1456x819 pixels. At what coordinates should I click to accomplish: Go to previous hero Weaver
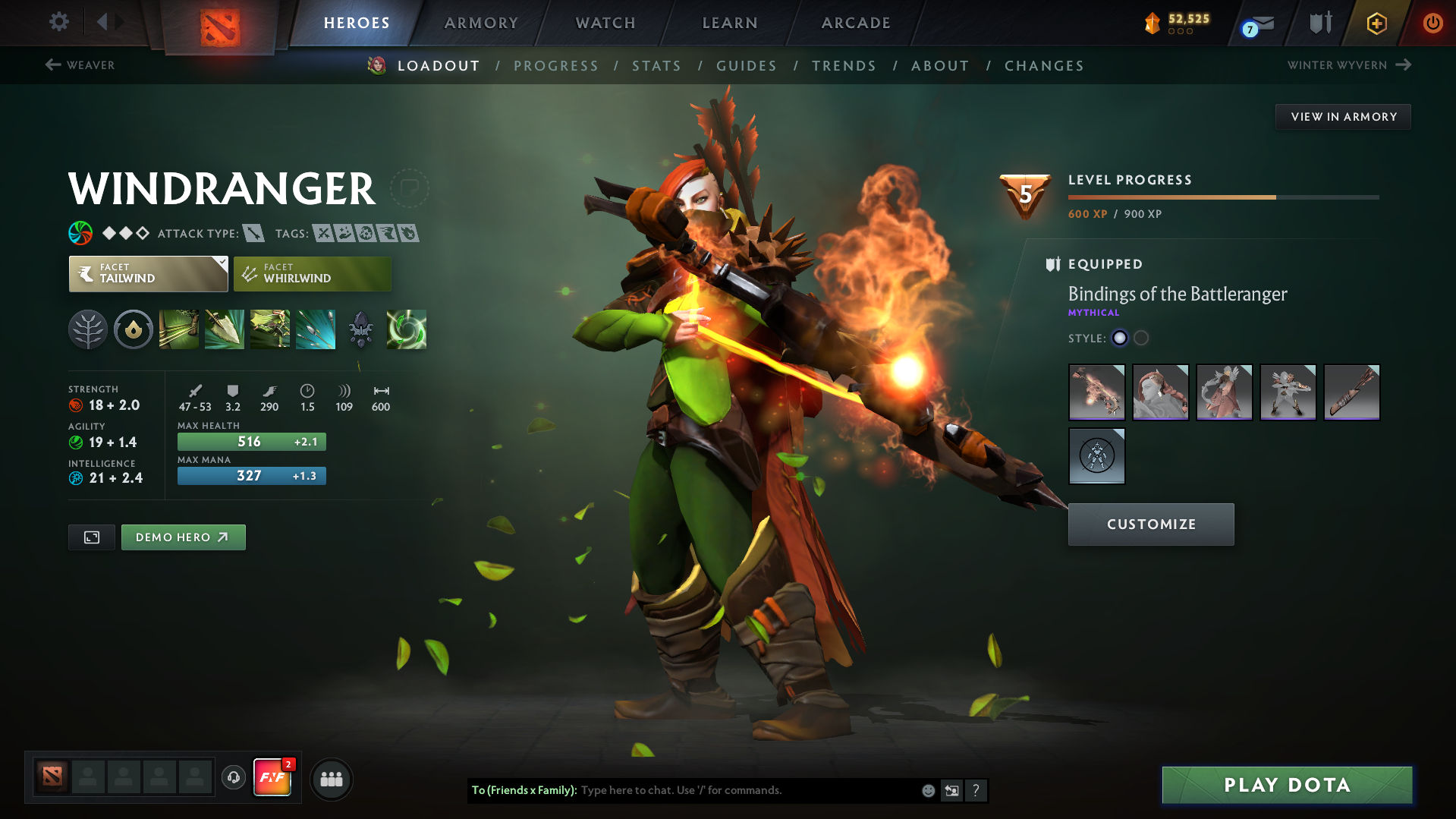[x=80, y=65]
